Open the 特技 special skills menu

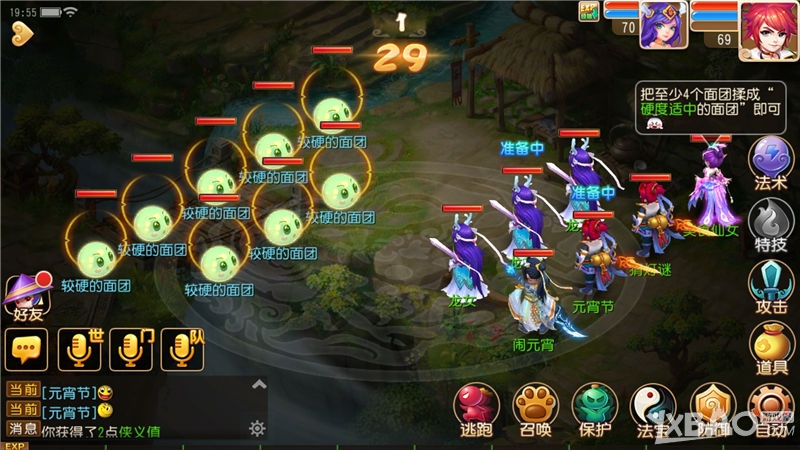771,221
